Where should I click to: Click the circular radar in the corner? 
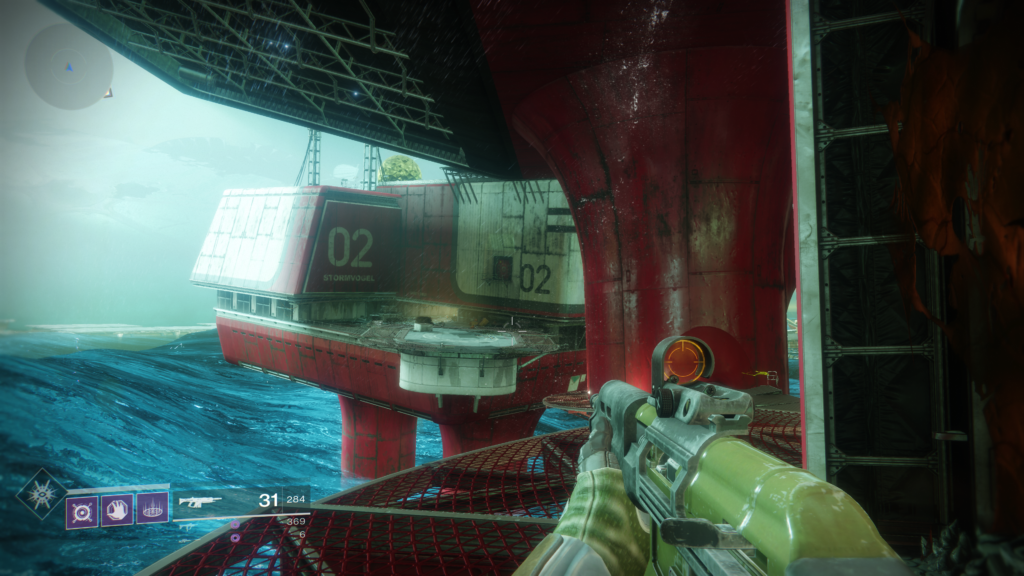click(x=68, y=66)
